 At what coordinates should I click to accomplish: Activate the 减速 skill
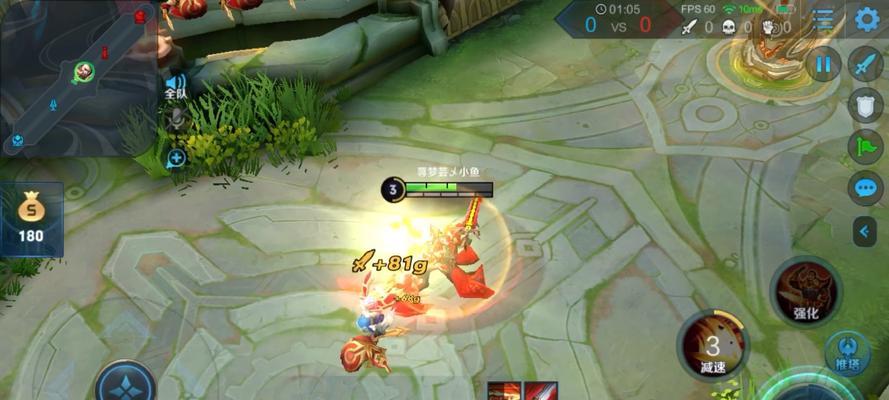point(713,345)
